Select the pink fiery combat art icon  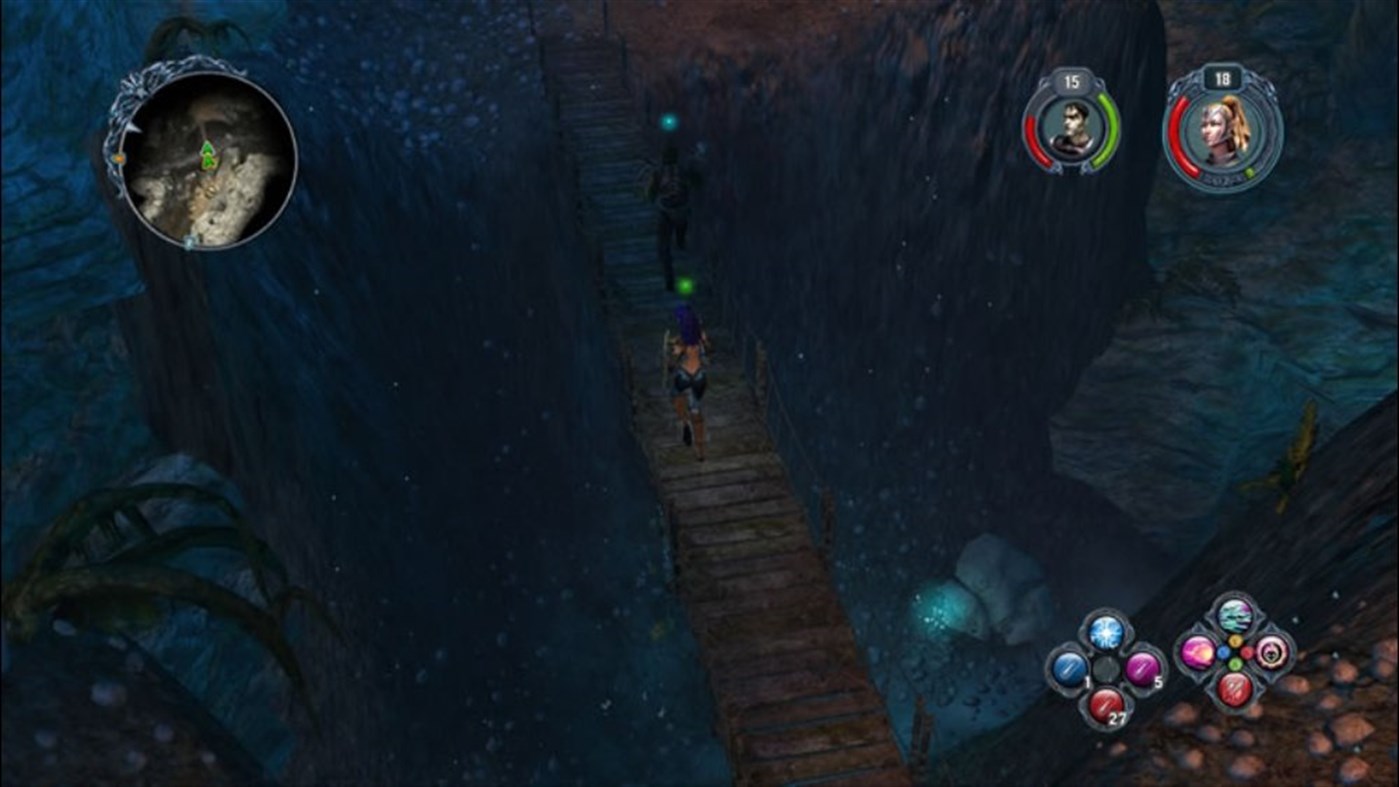click(1198, 654)
